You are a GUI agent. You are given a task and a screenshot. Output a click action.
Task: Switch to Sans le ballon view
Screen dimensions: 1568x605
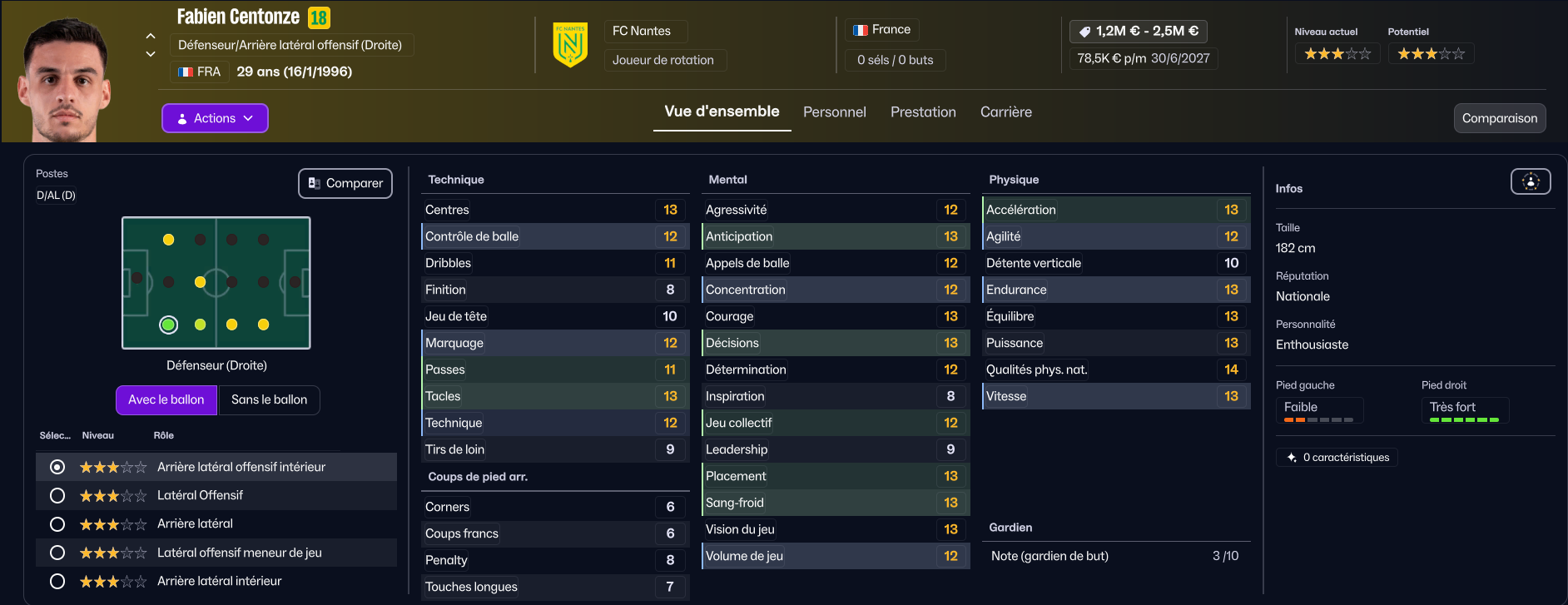click(269, 399)
